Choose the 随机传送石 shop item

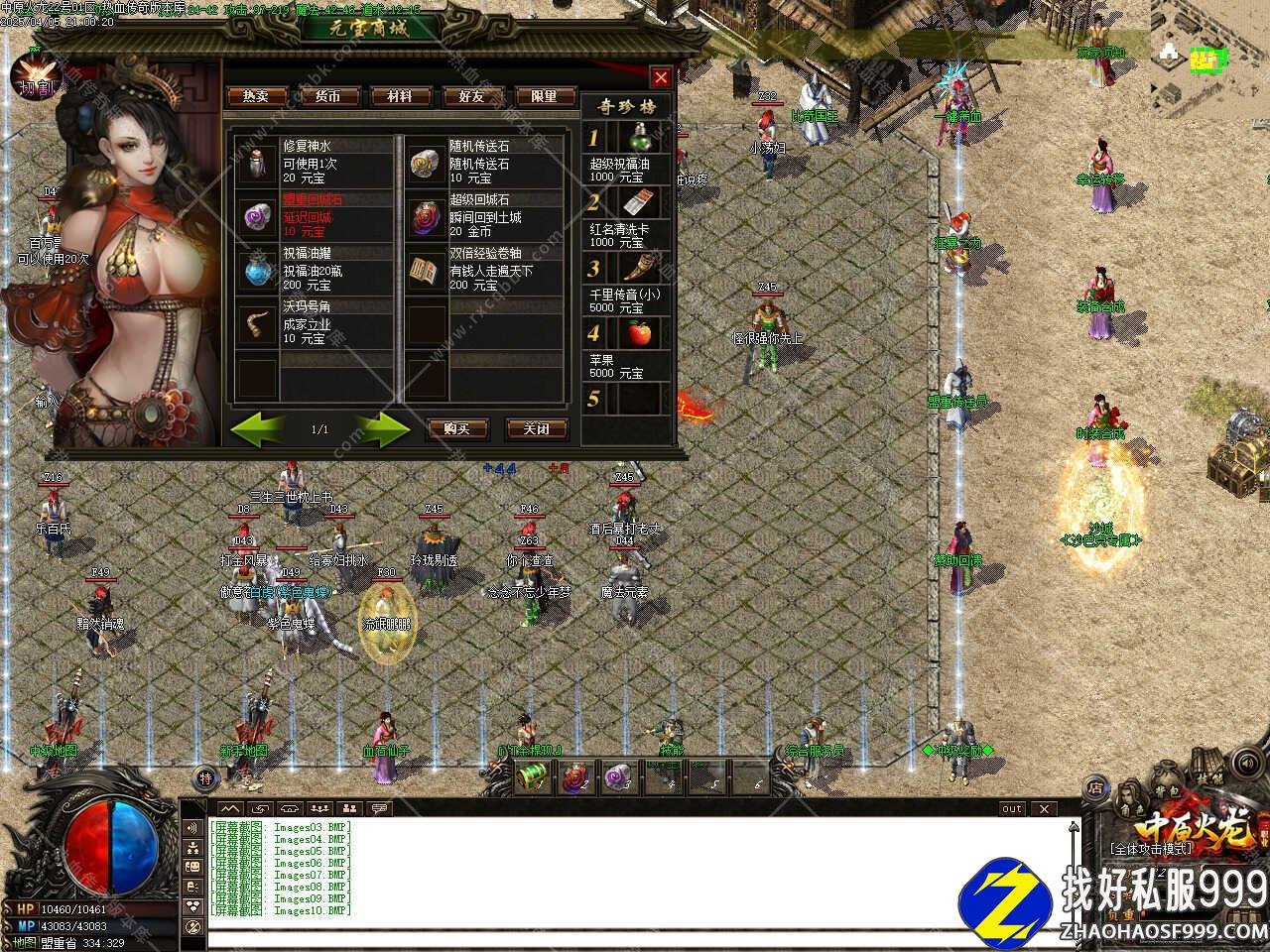click(x=486, y=162)
